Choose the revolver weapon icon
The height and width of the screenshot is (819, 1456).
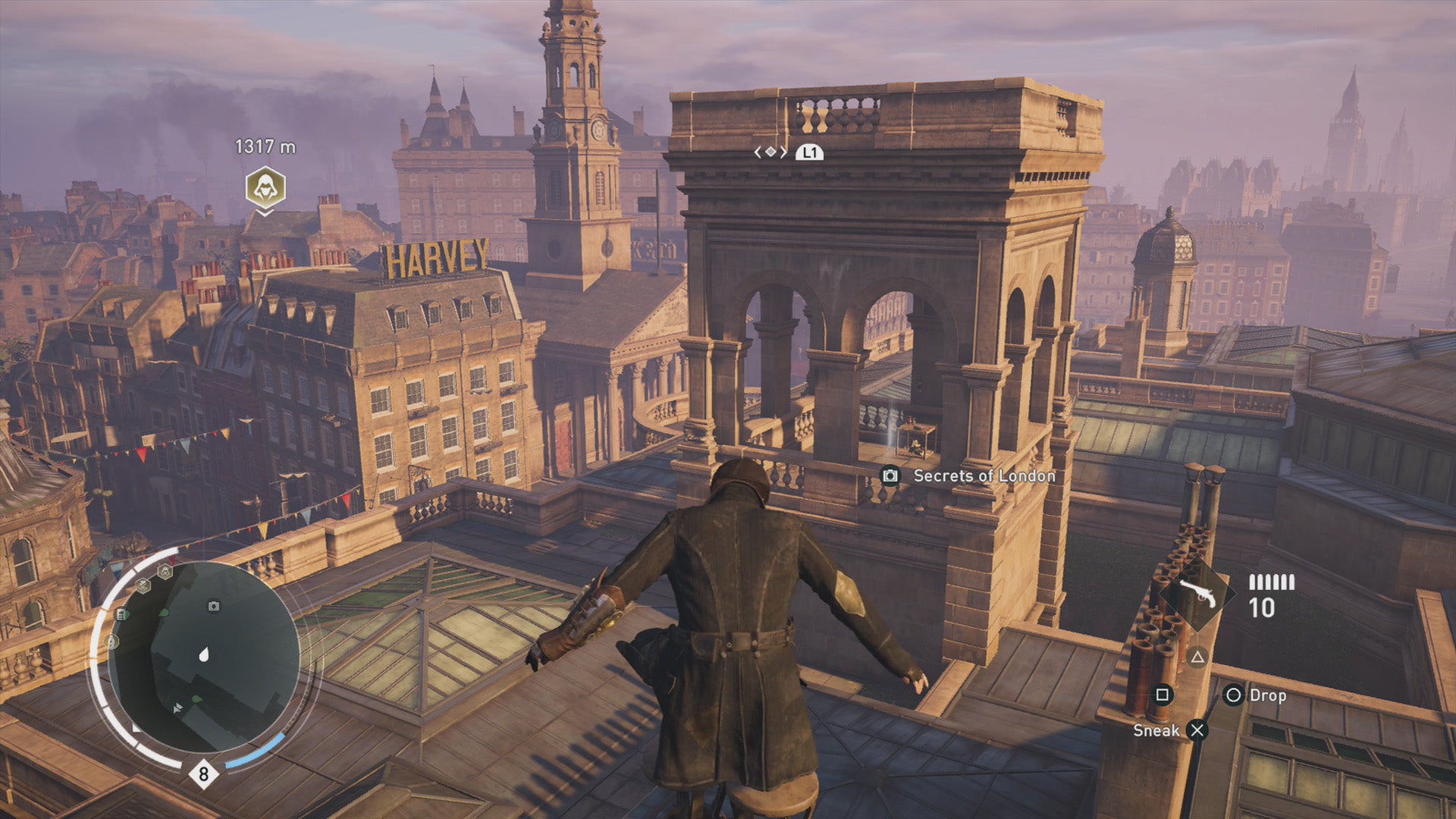pos(1198,594)
